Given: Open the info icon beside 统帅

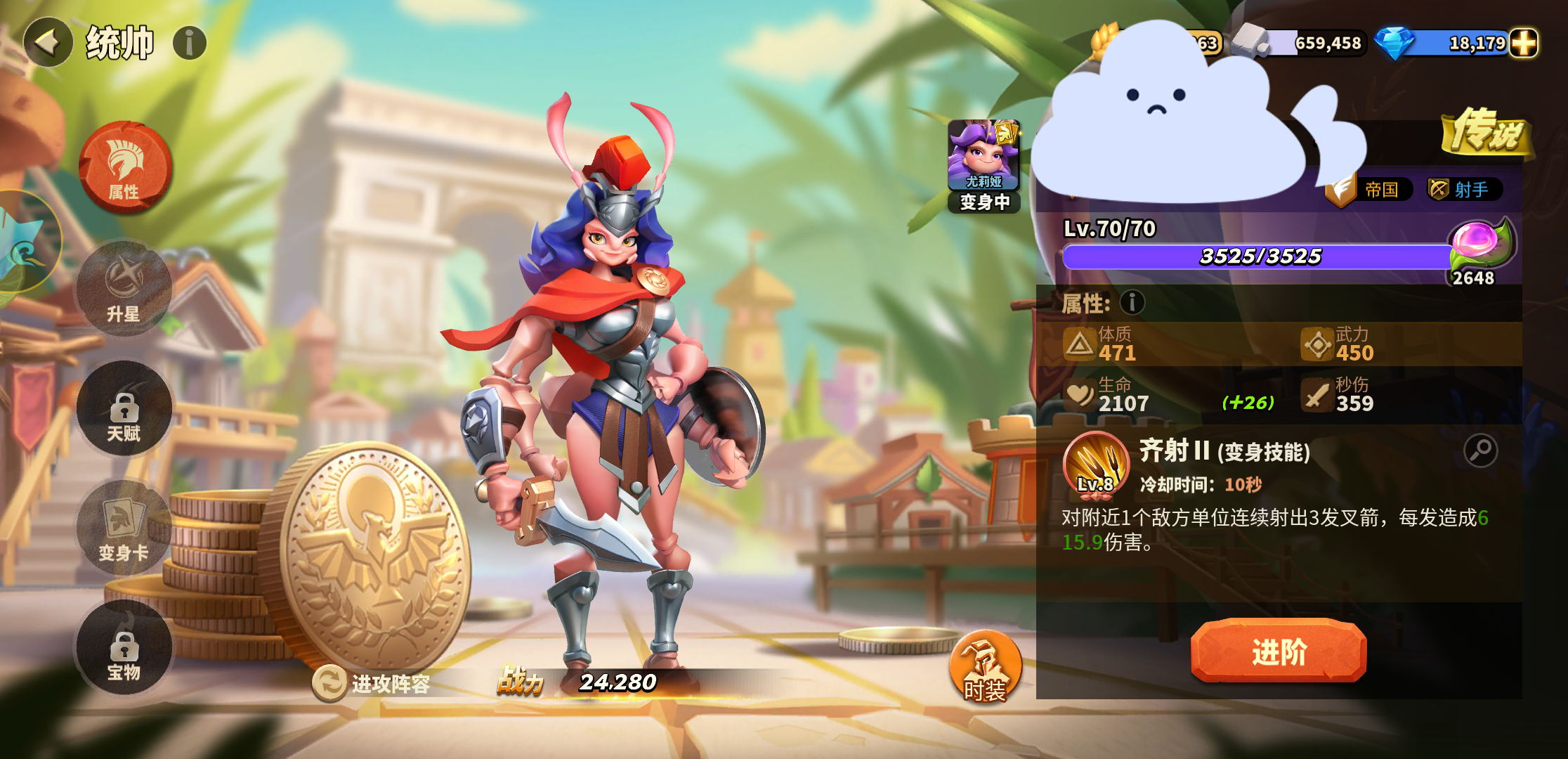Looking at the screenshot, I should 190,44.
